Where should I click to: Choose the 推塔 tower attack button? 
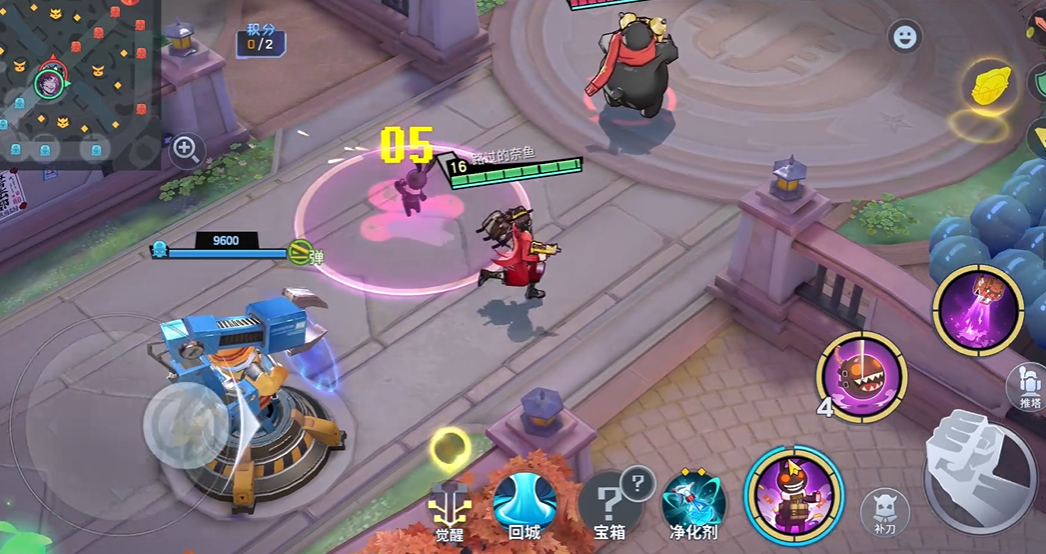pos(1029,387)
